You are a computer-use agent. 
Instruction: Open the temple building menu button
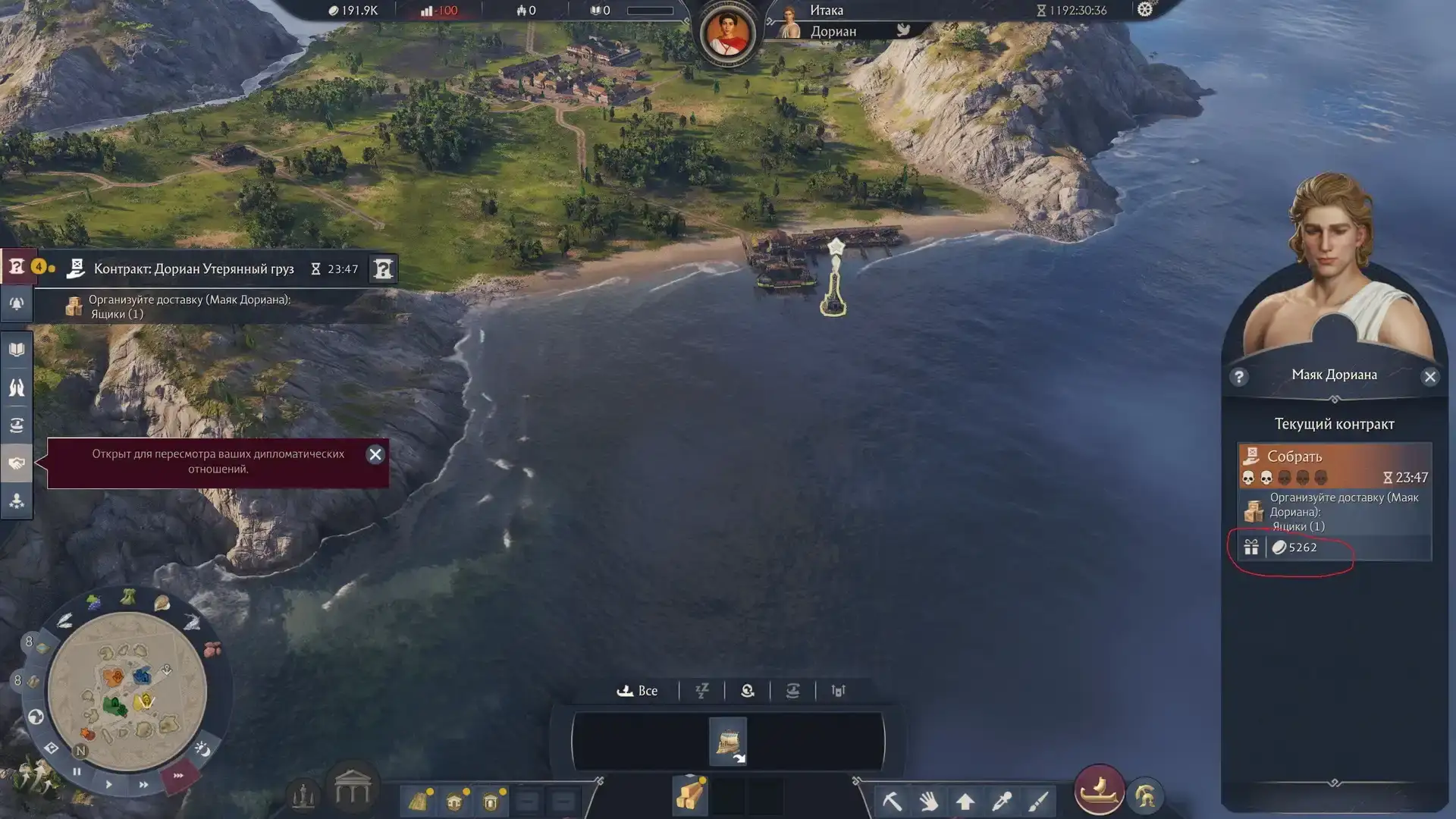pos(353,790)
